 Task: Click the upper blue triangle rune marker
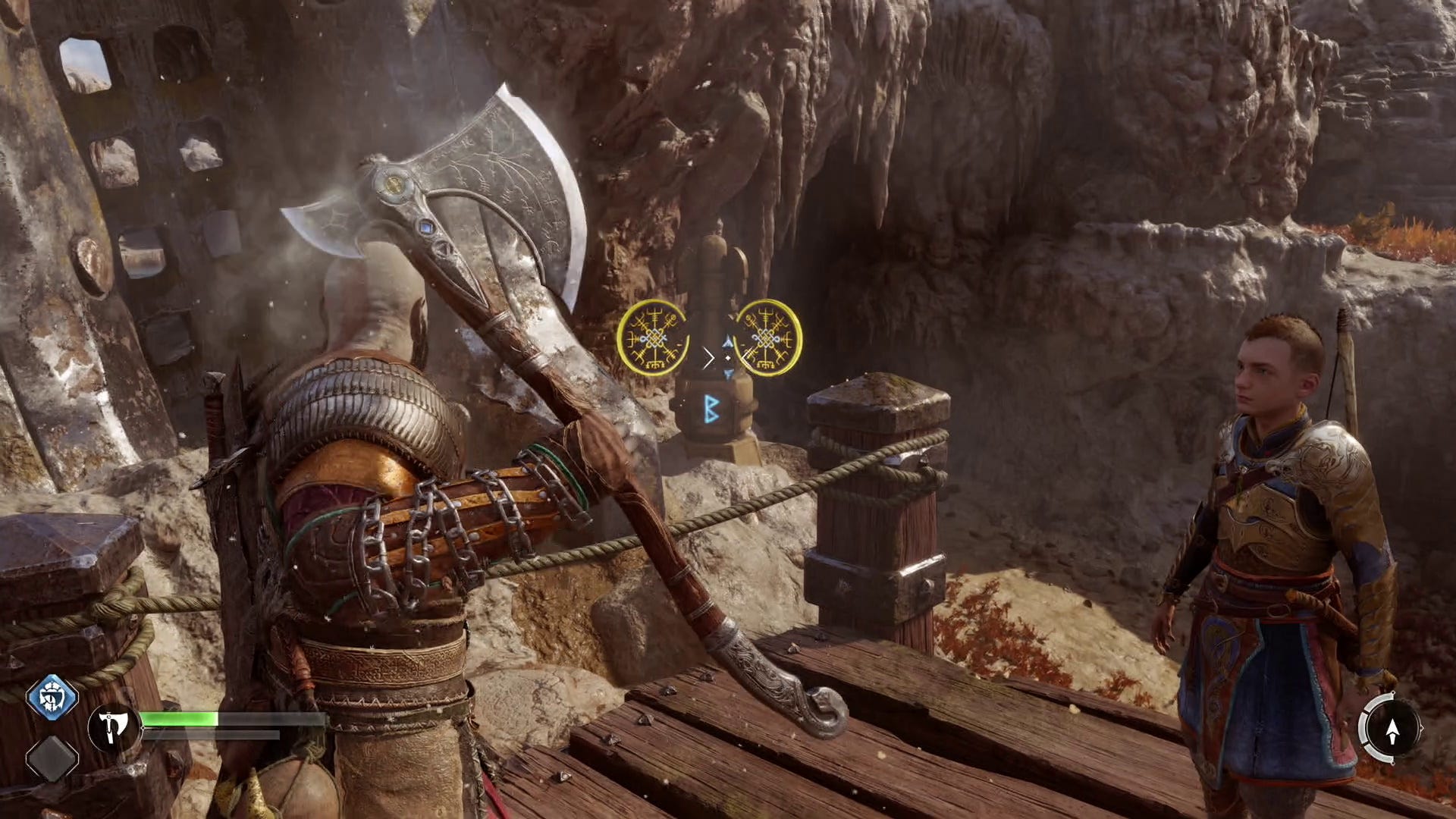tap(729, 341)
